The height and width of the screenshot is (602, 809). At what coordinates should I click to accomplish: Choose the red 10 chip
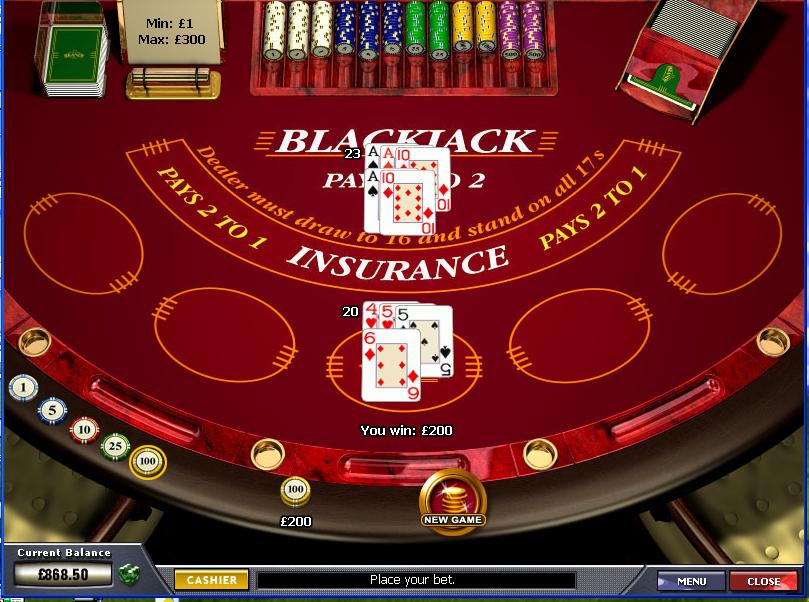point(83,429)
